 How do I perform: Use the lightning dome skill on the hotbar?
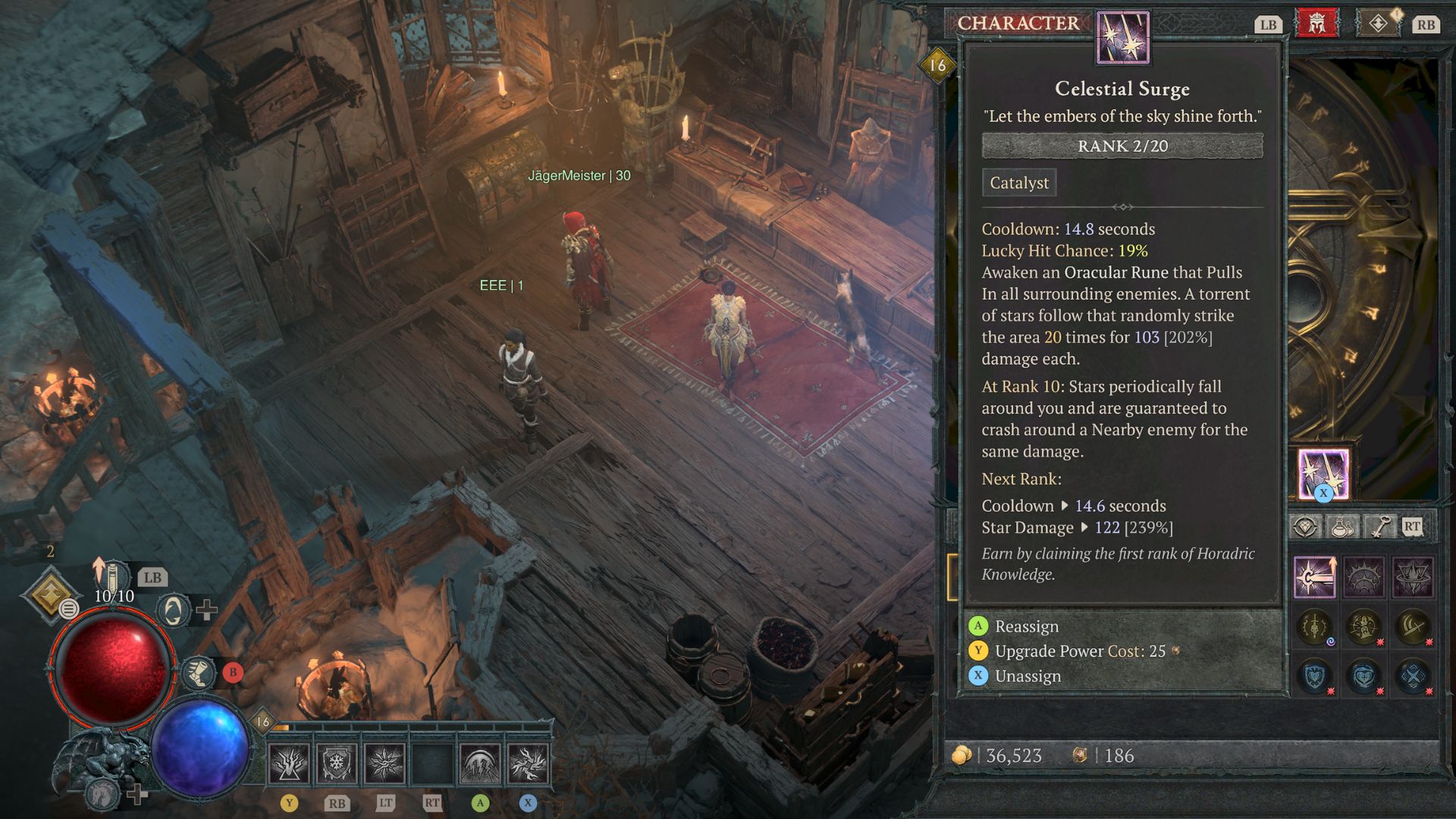[x=479, y=763]
